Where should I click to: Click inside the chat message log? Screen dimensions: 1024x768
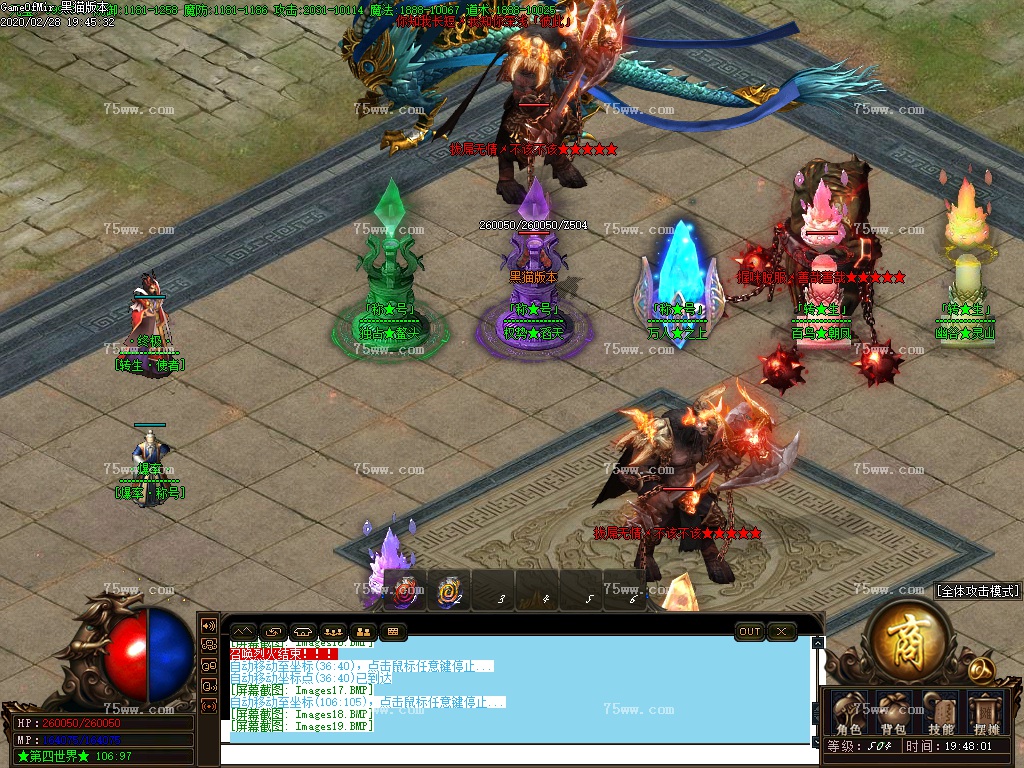point(520,690)
